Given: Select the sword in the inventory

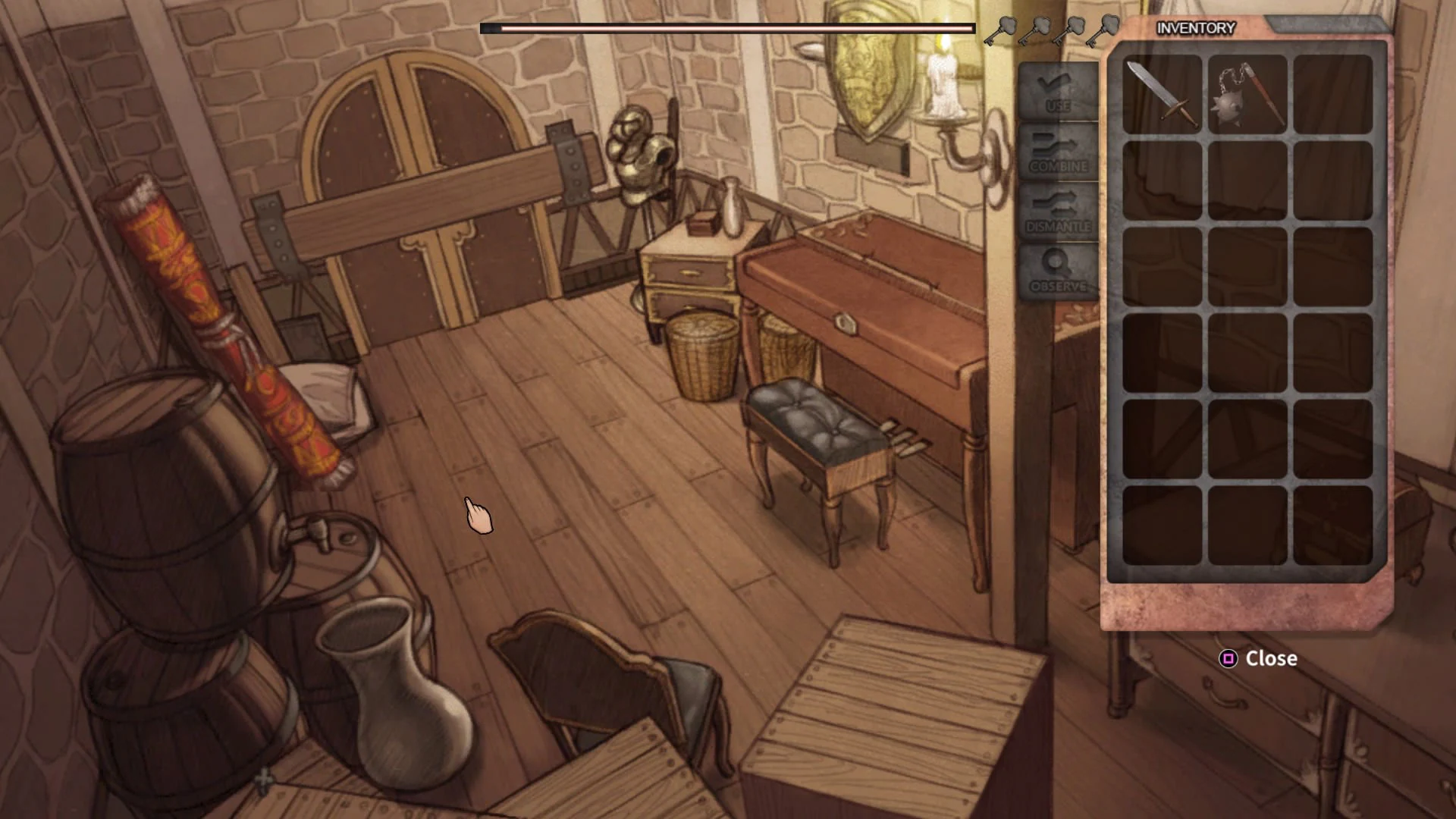Looking at the screenshot, I should (1162, 95).
